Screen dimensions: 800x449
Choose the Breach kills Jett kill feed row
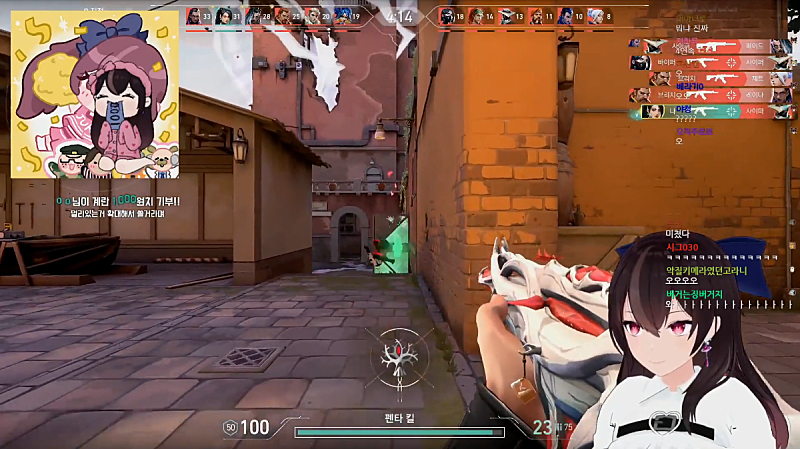709,78
